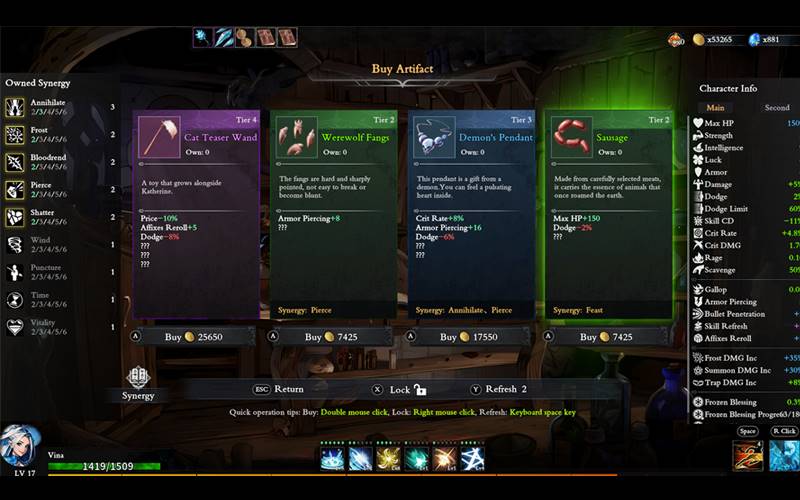Screen dimensions: 800x500
Task: Select the Shatter synergy row
Action: [x=60, y=217]
